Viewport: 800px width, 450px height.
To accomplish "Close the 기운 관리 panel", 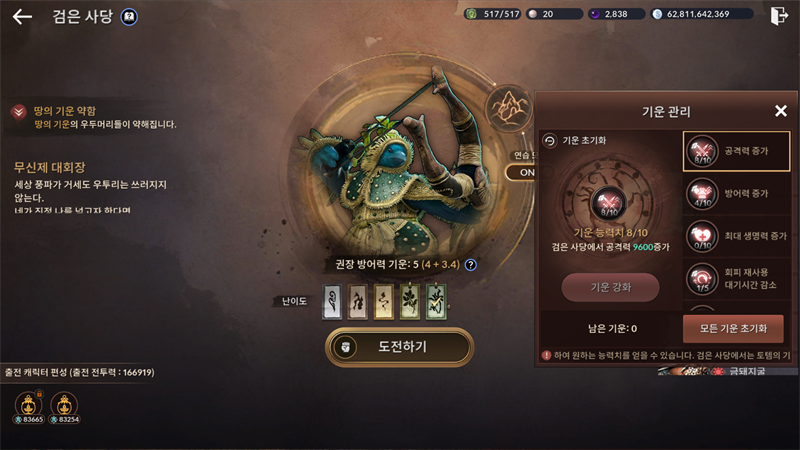I will (781, 111).
